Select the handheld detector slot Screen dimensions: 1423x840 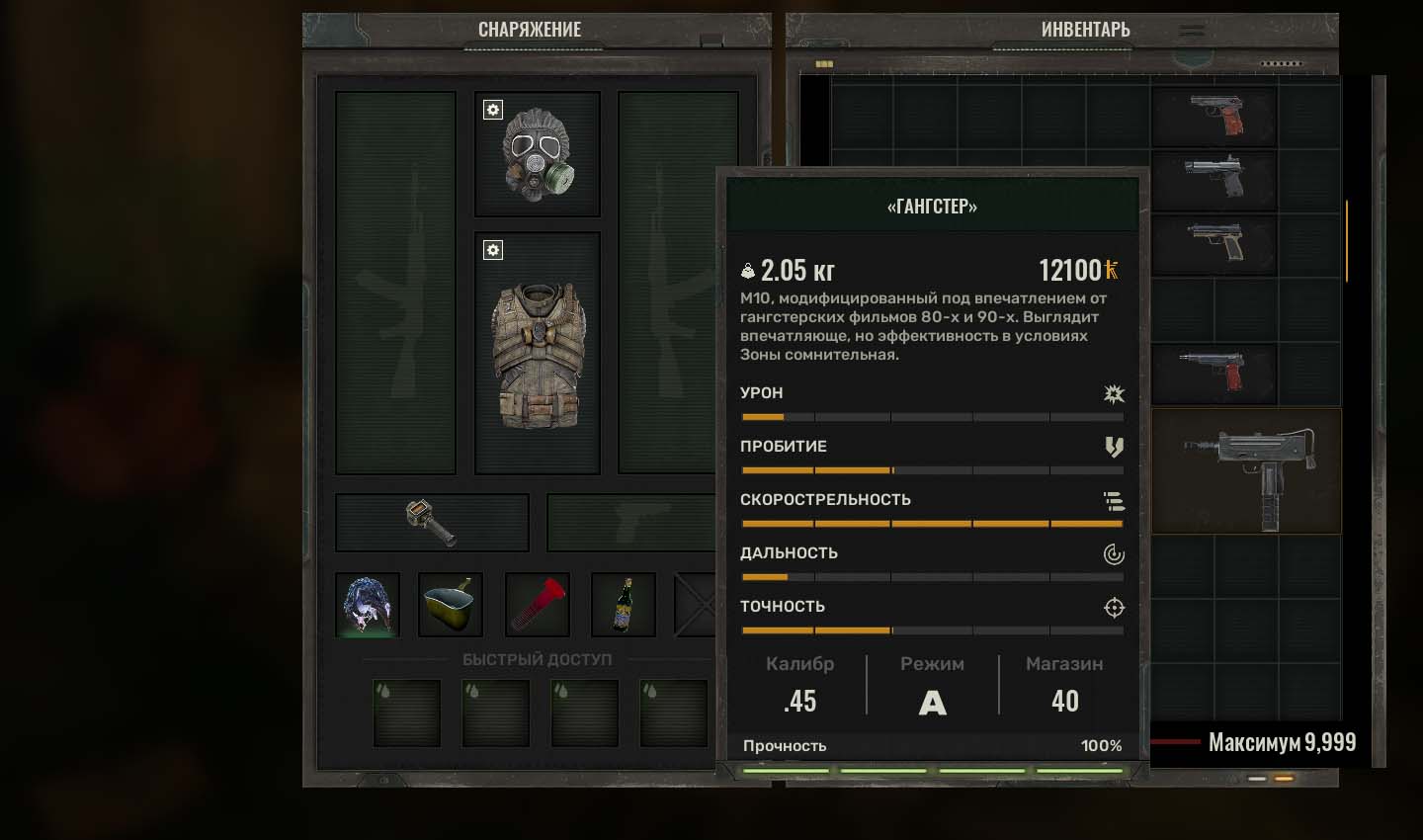432,522
